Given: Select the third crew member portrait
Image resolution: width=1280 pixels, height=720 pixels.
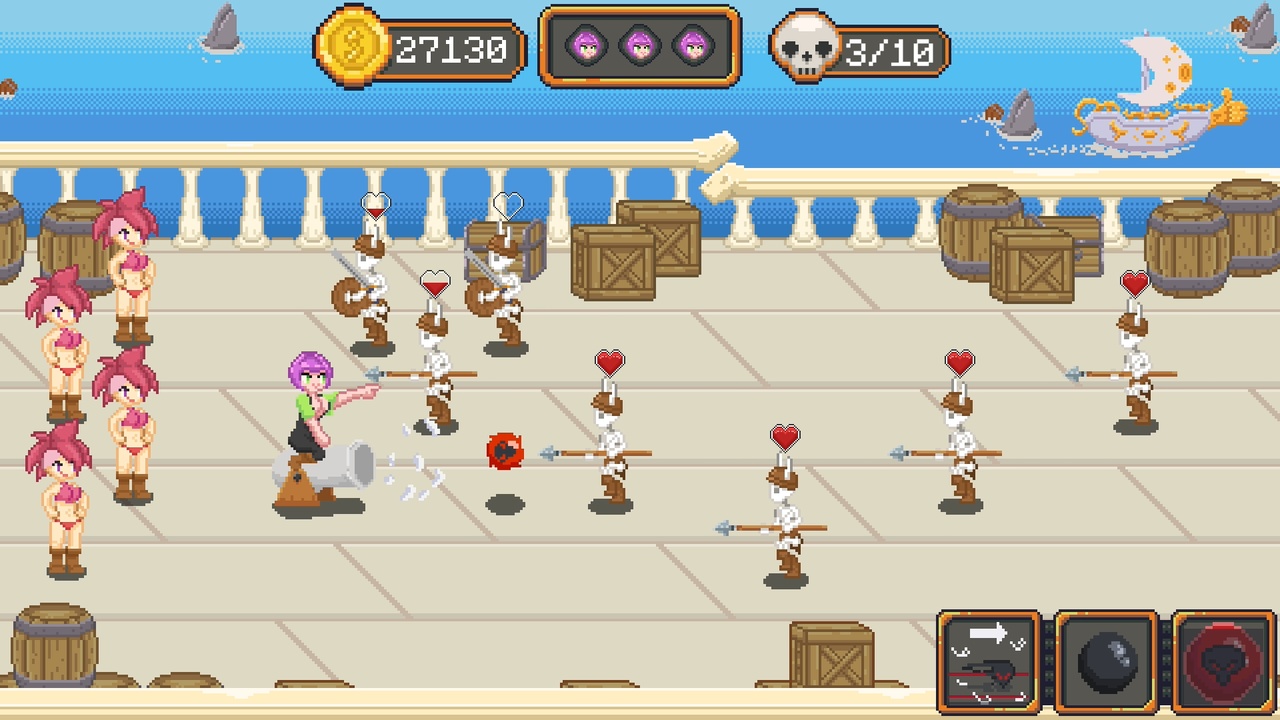Looking at the screenshot, I should point(693,45).
